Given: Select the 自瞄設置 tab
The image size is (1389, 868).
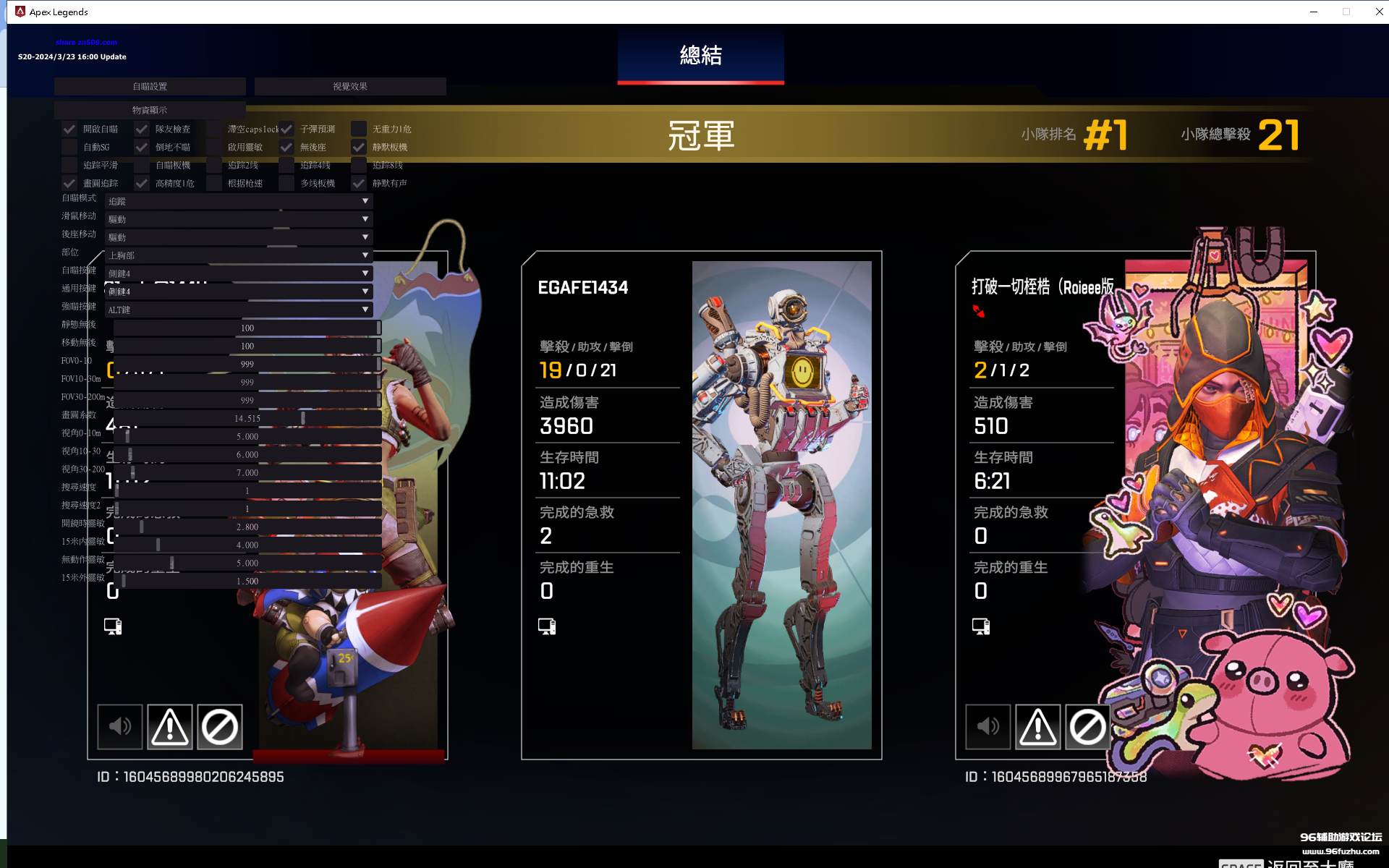Looking at the screenshot, I should click(x=150, y=86).
